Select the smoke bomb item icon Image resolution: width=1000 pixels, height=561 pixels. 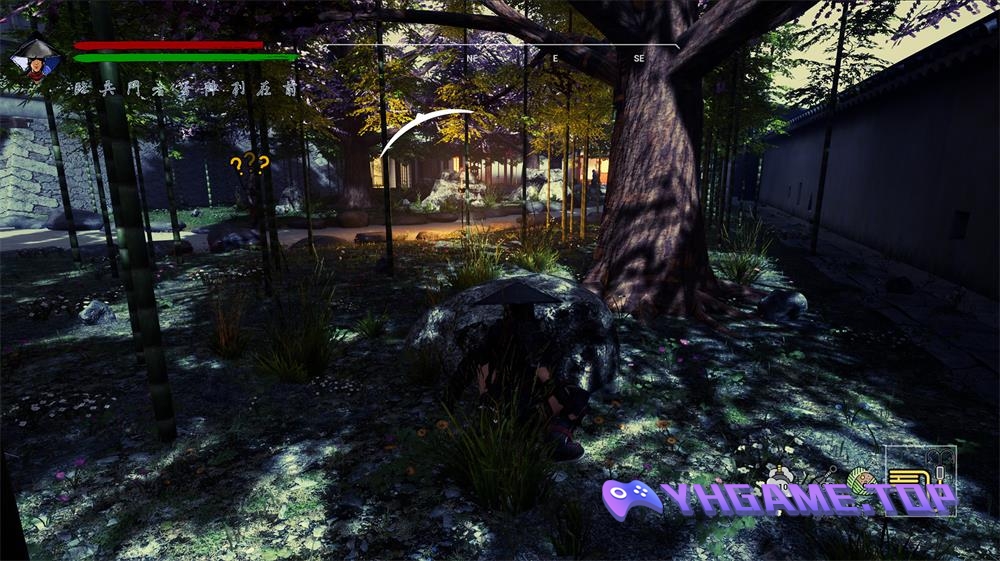780,477
